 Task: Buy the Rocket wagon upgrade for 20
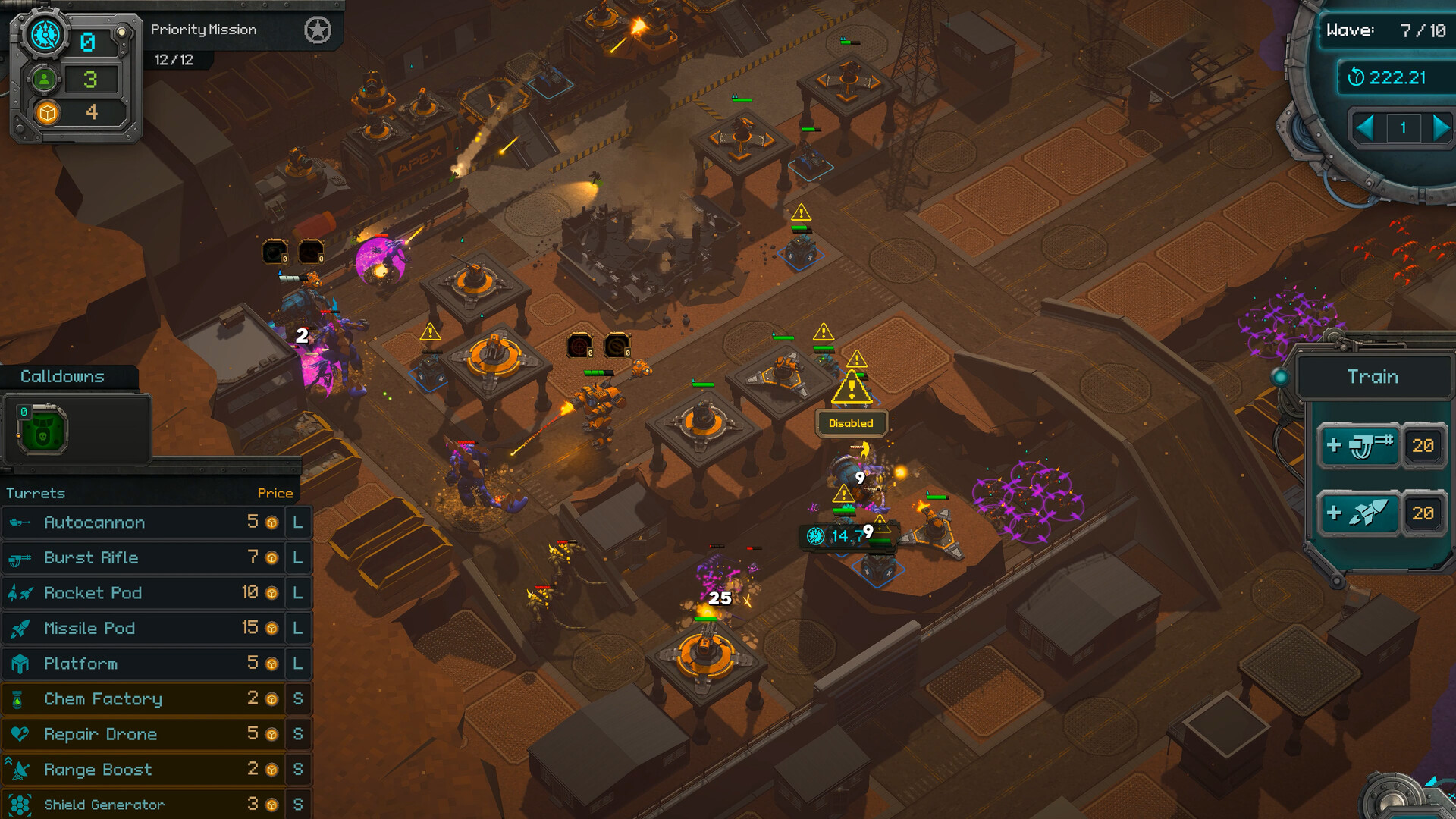pyautogui.click(x=1362, y=513)
